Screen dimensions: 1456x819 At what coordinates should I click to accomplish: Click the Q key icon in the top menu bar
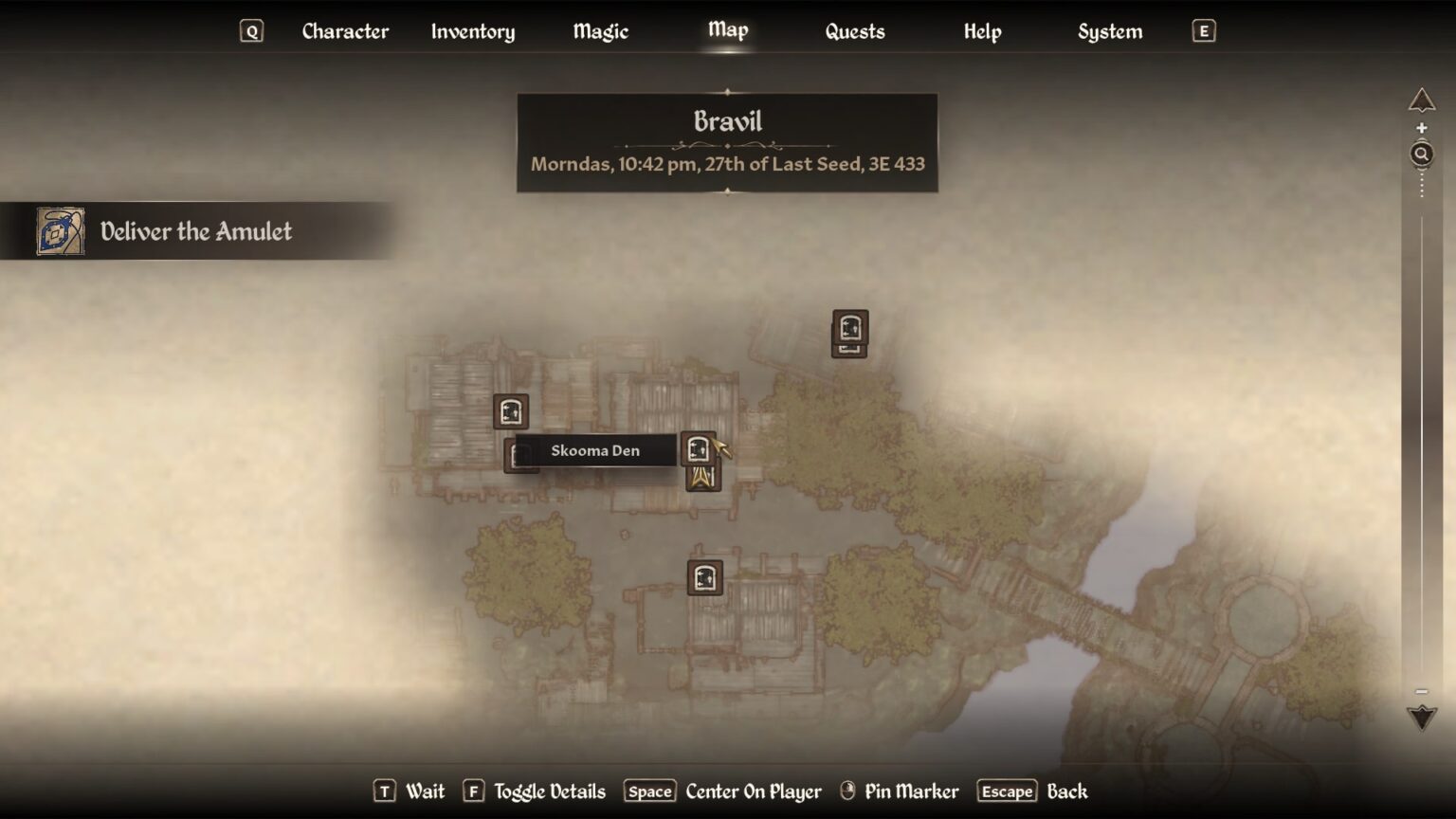pyautogui.click(x=250, y=30)
